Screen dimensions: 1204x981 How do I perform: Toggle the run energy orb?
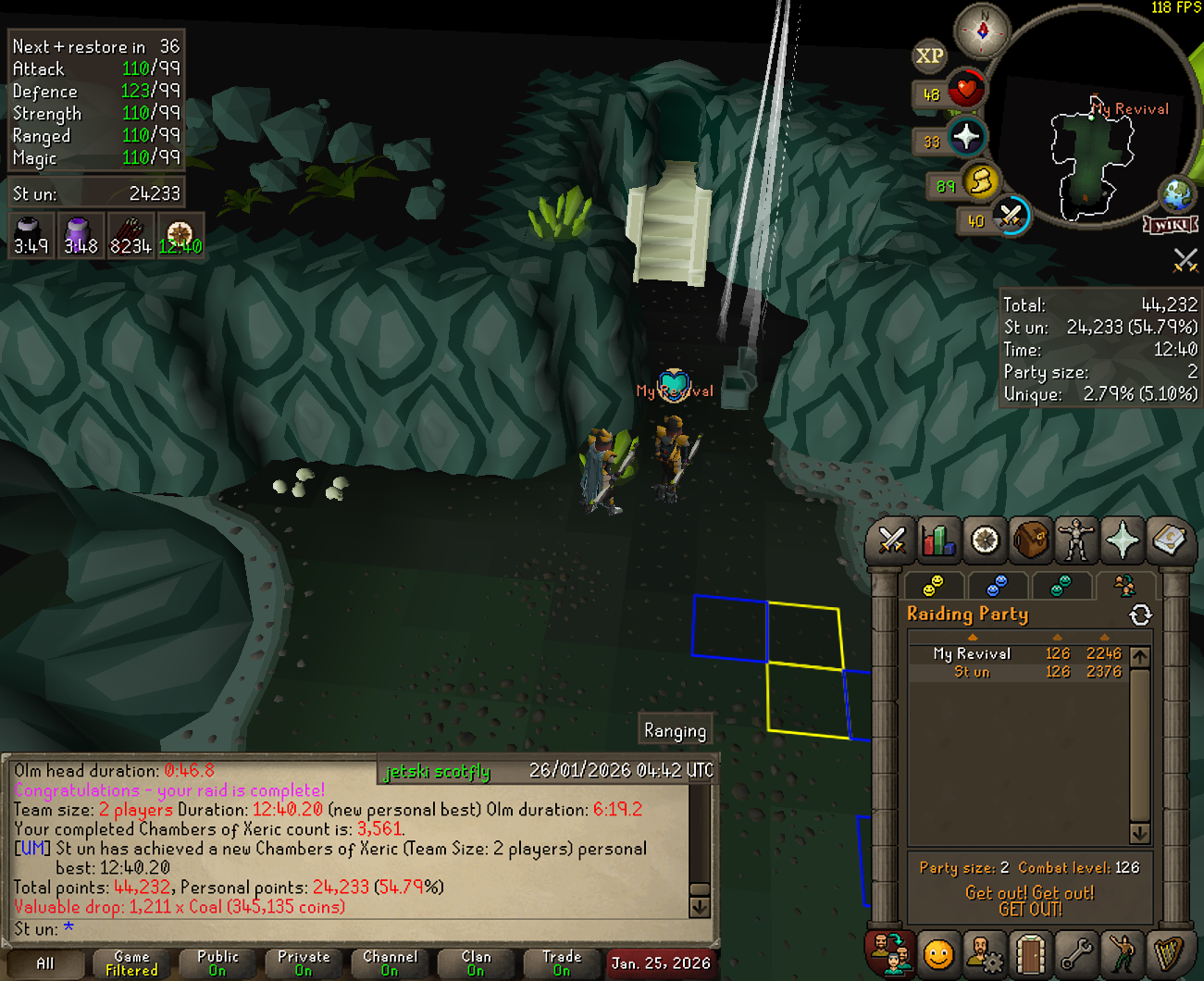tap(981, 180)
